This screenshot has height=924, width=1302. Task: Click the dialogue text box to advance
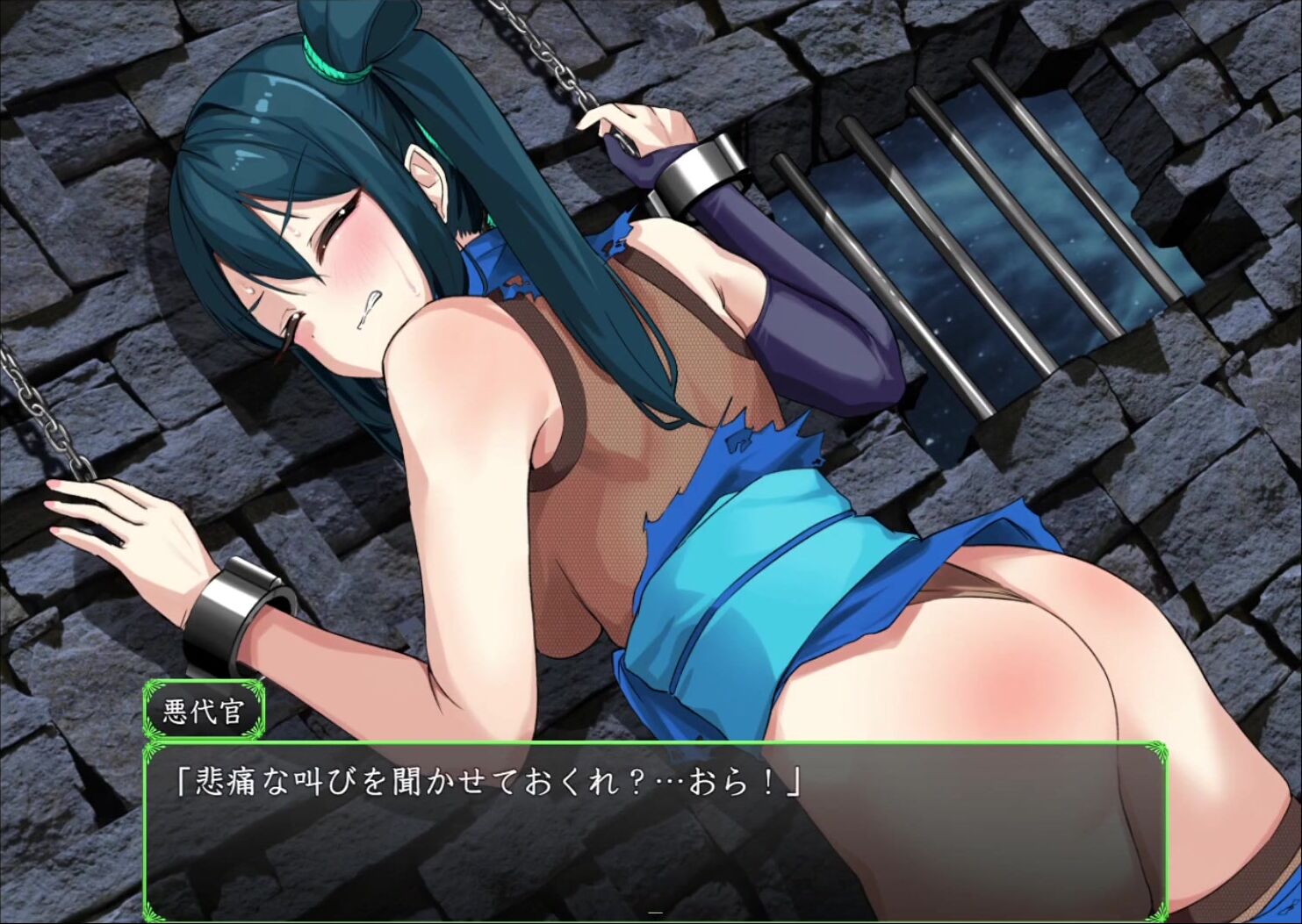[654, 829]
